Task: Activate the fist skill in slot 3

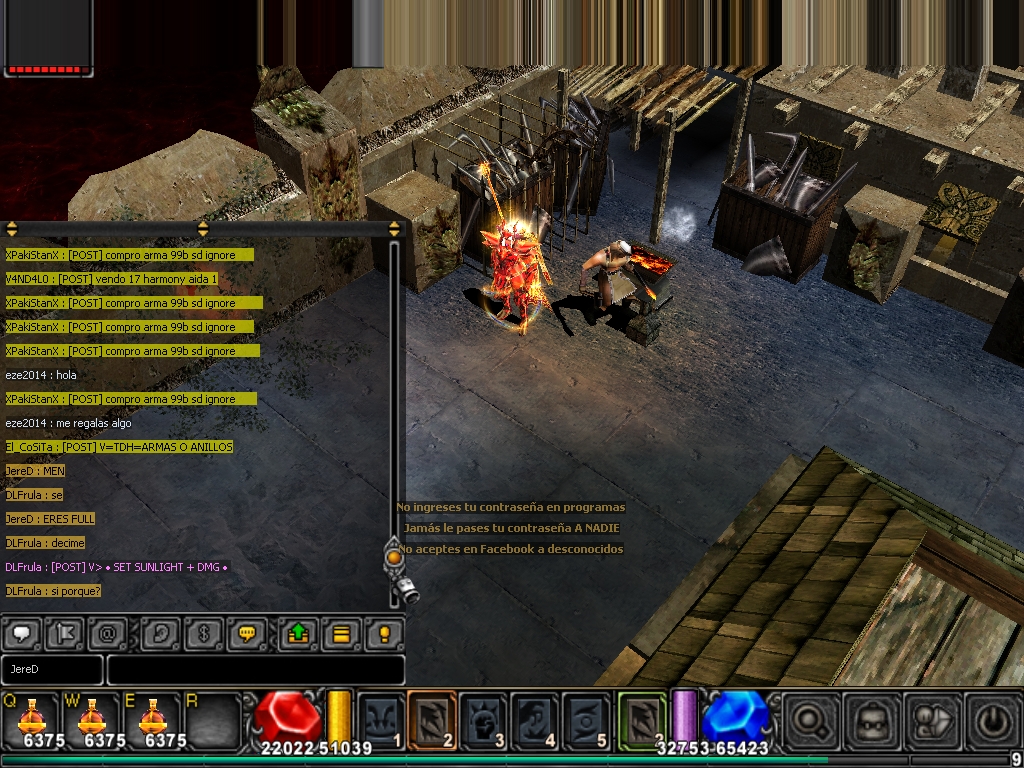Action: click(x=483, y=718)
